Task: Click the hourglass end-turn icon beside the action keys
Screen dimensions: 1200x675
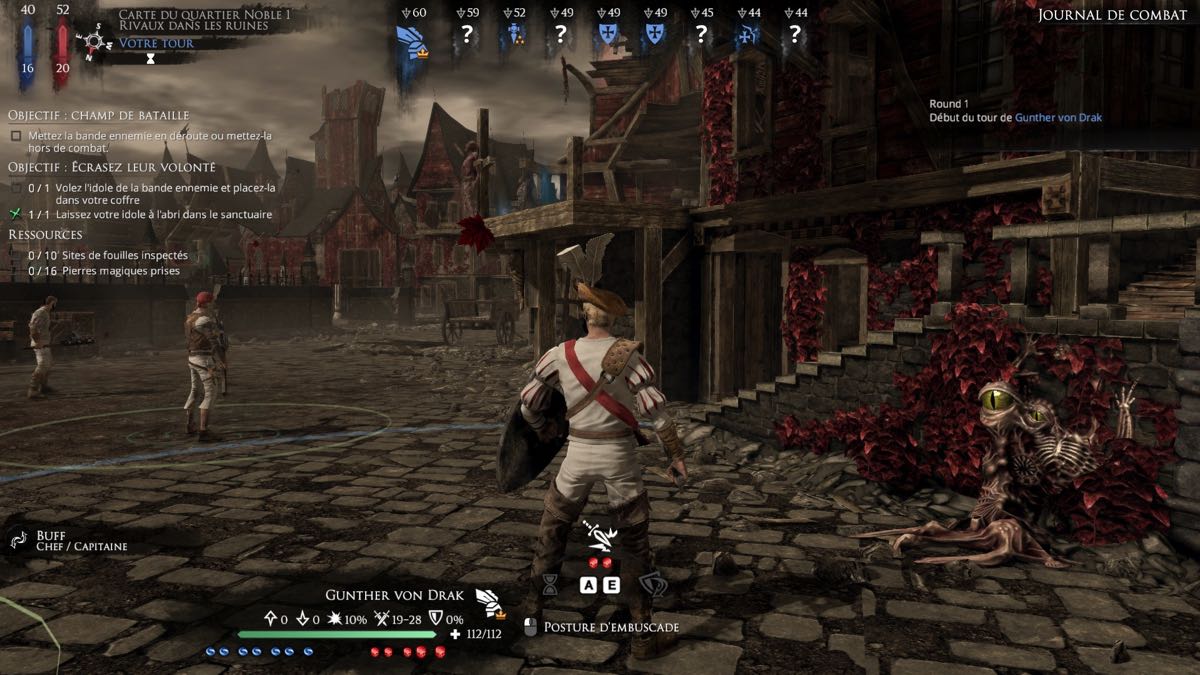Action: tap(549, 585)
